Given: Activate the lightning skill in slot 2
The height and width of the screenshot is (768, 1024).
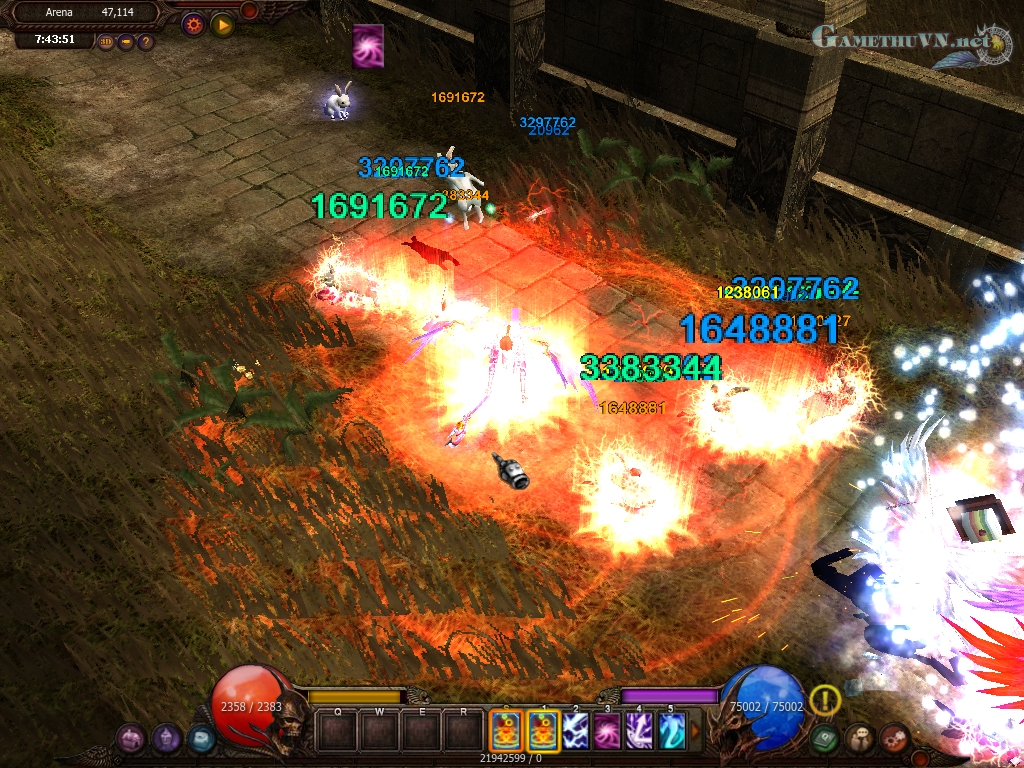Looking at the screenshot, I should [574, 730].
